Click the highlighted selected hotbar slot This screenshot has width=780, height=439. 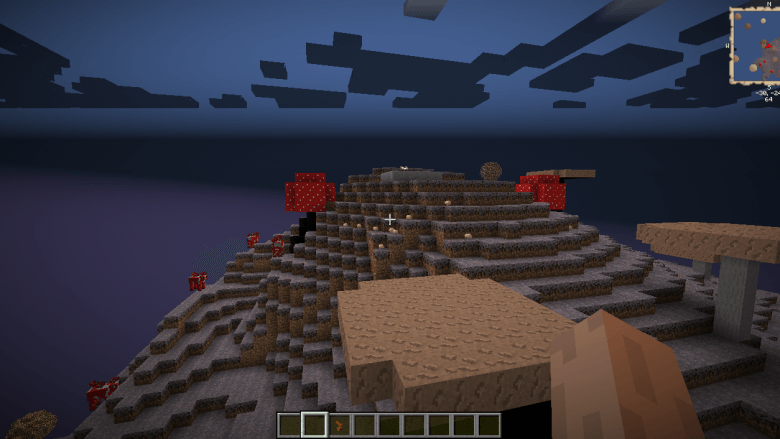coord(315,425)
